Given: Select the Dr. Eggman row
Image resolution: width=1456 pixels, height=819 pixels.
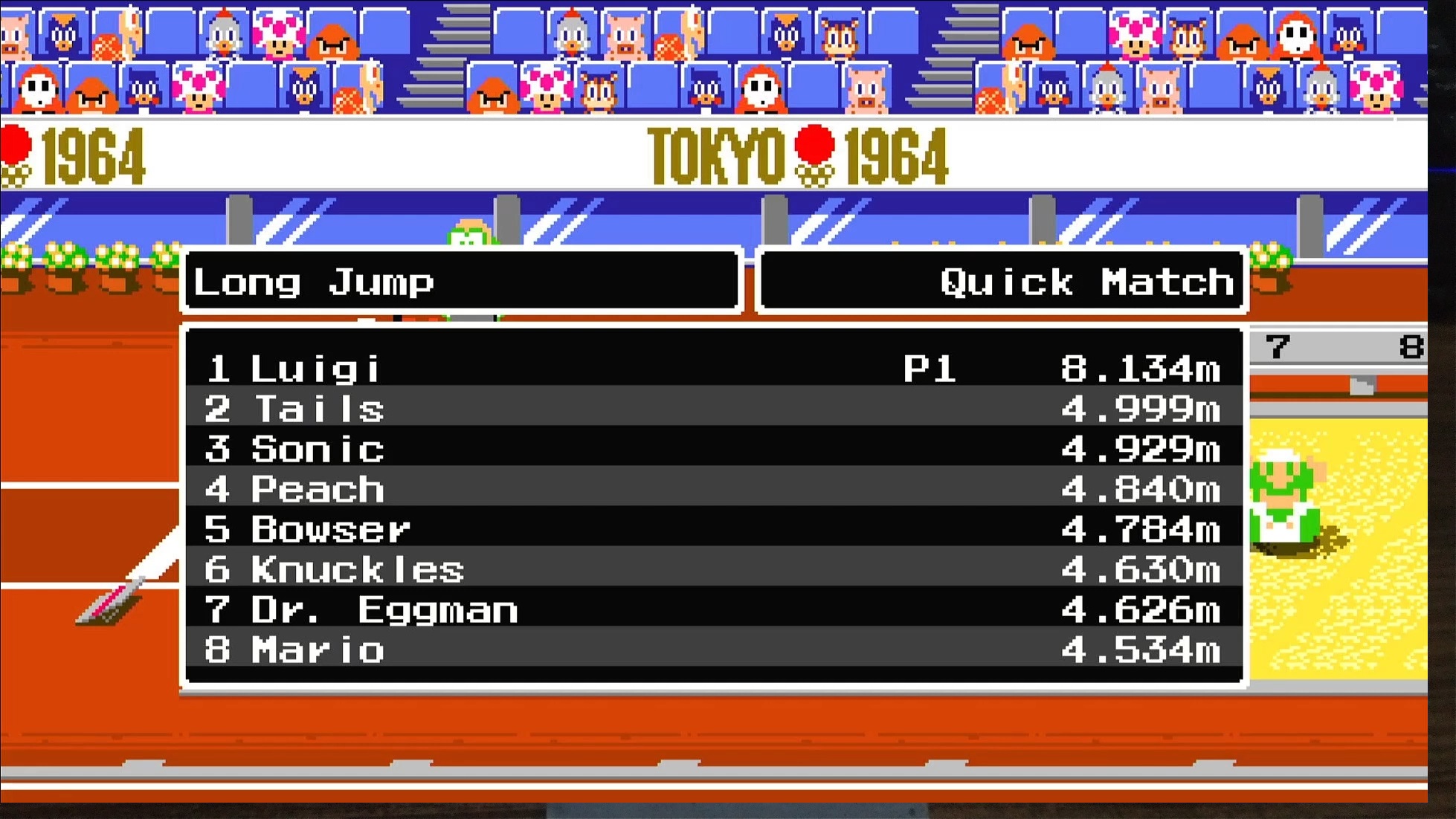Looking at the screenshot, I should coord(712,609).
